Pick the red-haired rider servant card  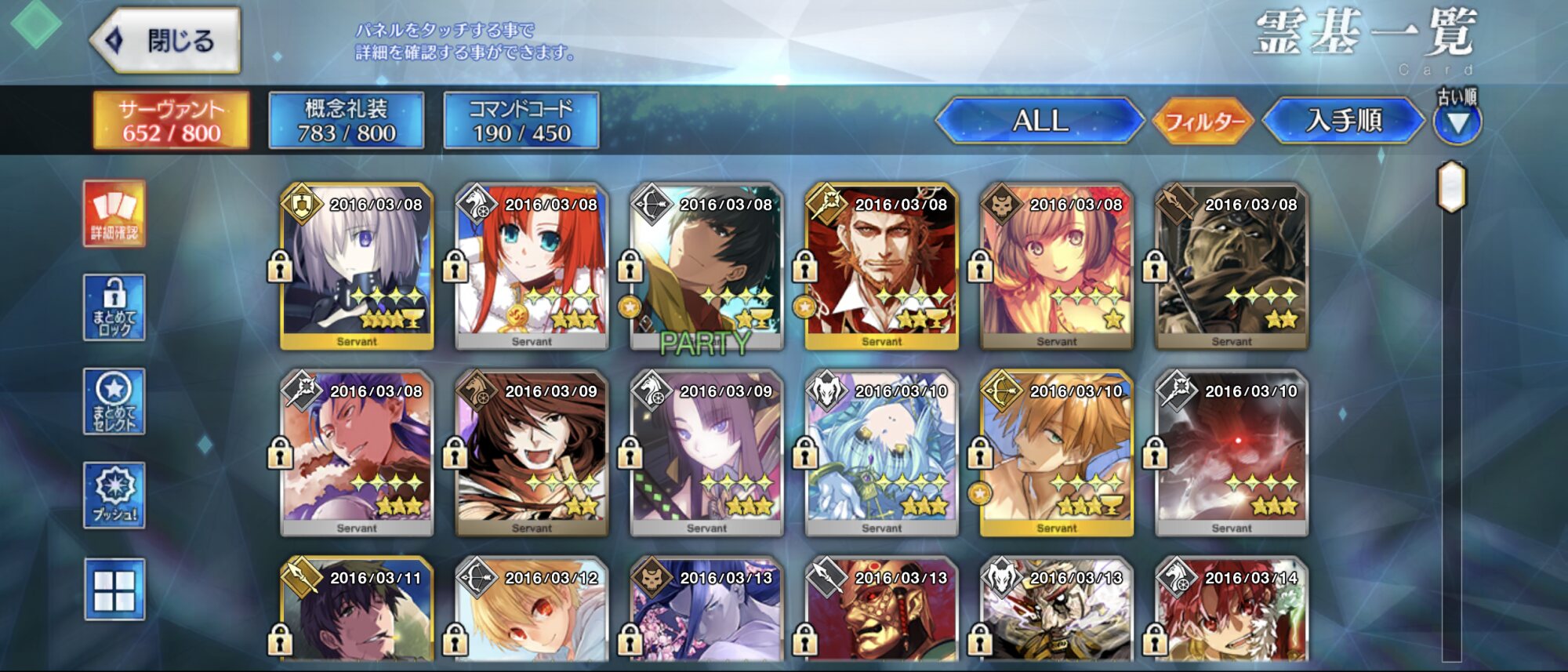coord(532,267)
